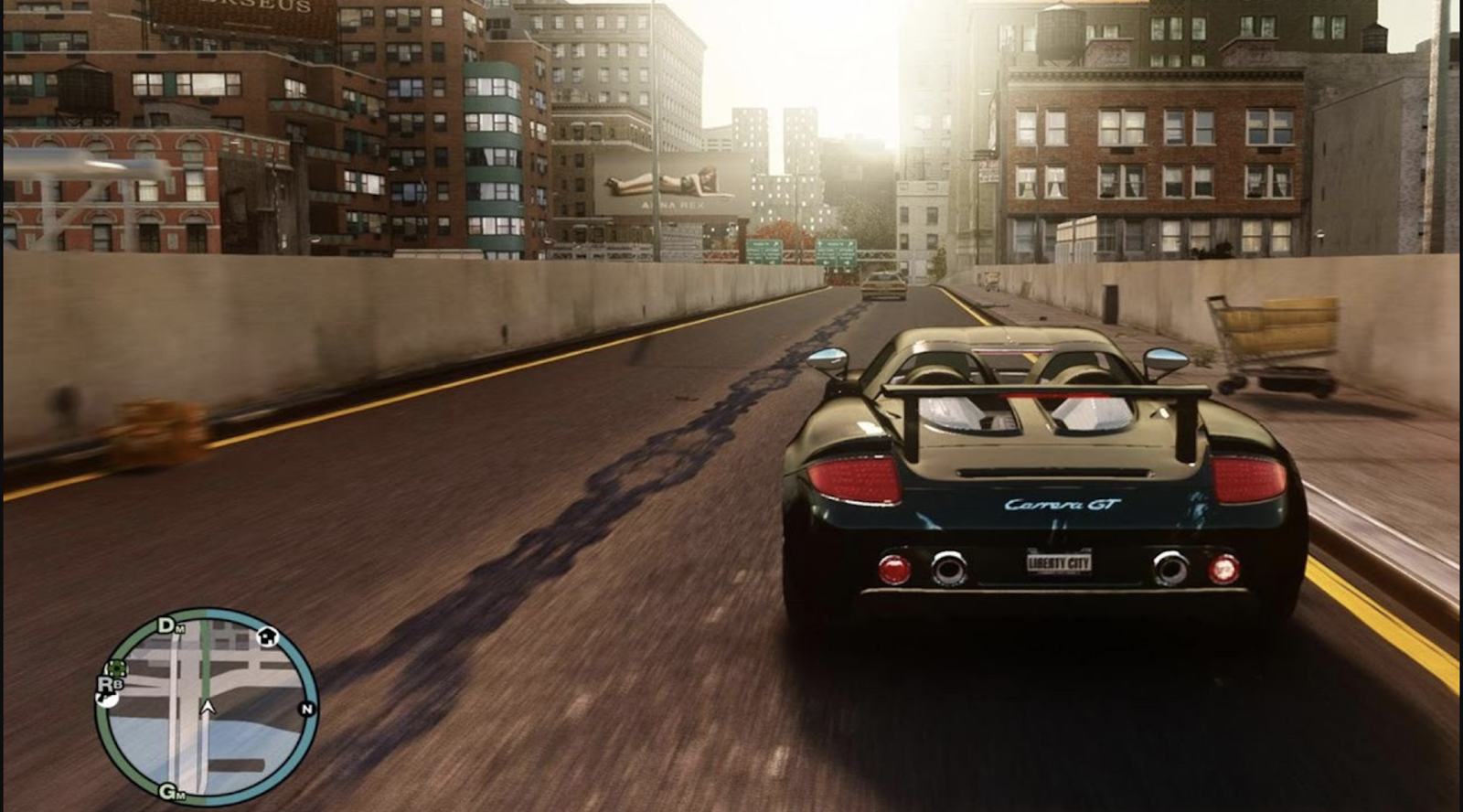Select the RB contact marker on the minimap

[109, 683]
